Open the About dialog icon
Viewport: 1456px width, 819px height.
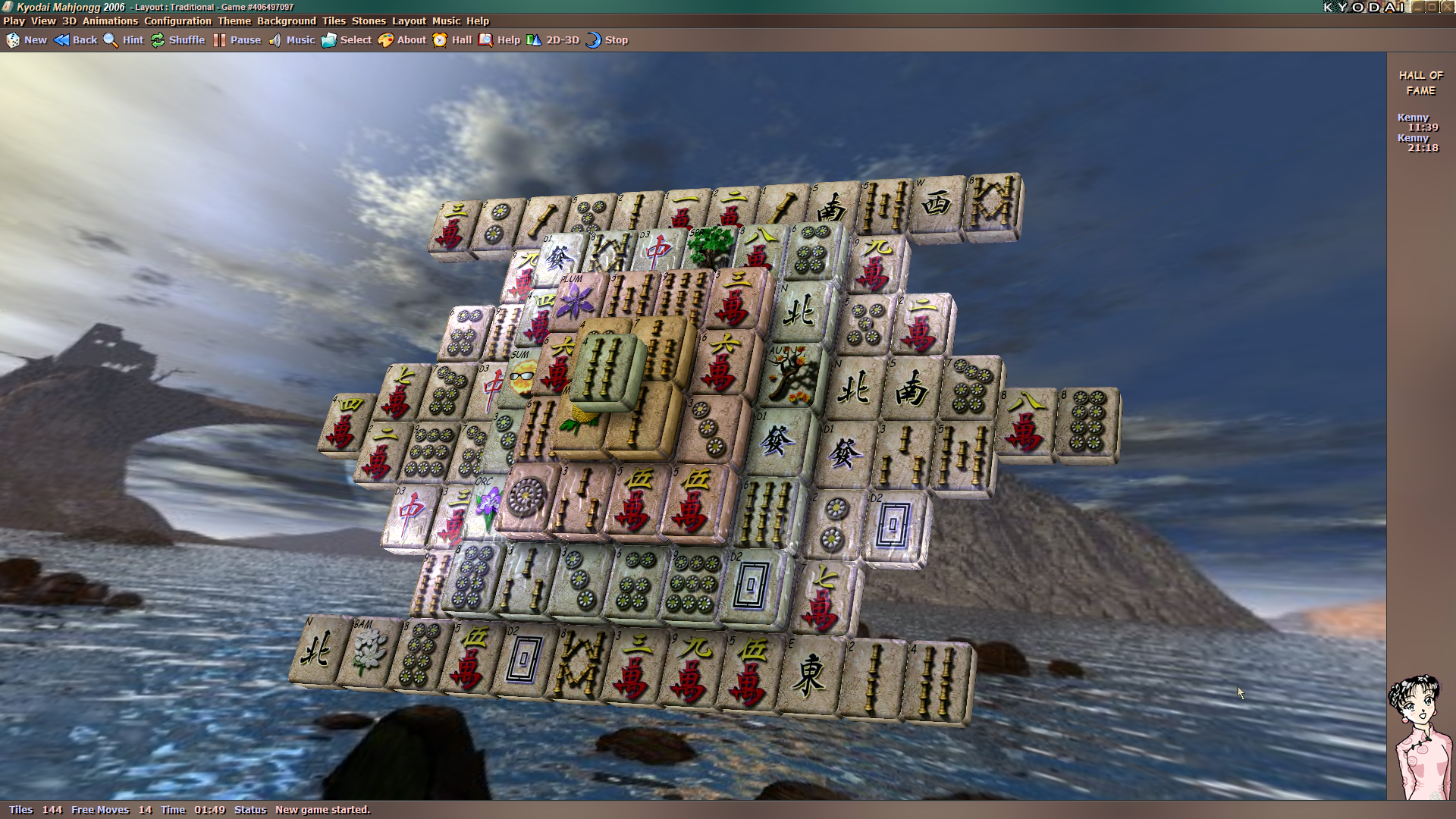point(400,40)
